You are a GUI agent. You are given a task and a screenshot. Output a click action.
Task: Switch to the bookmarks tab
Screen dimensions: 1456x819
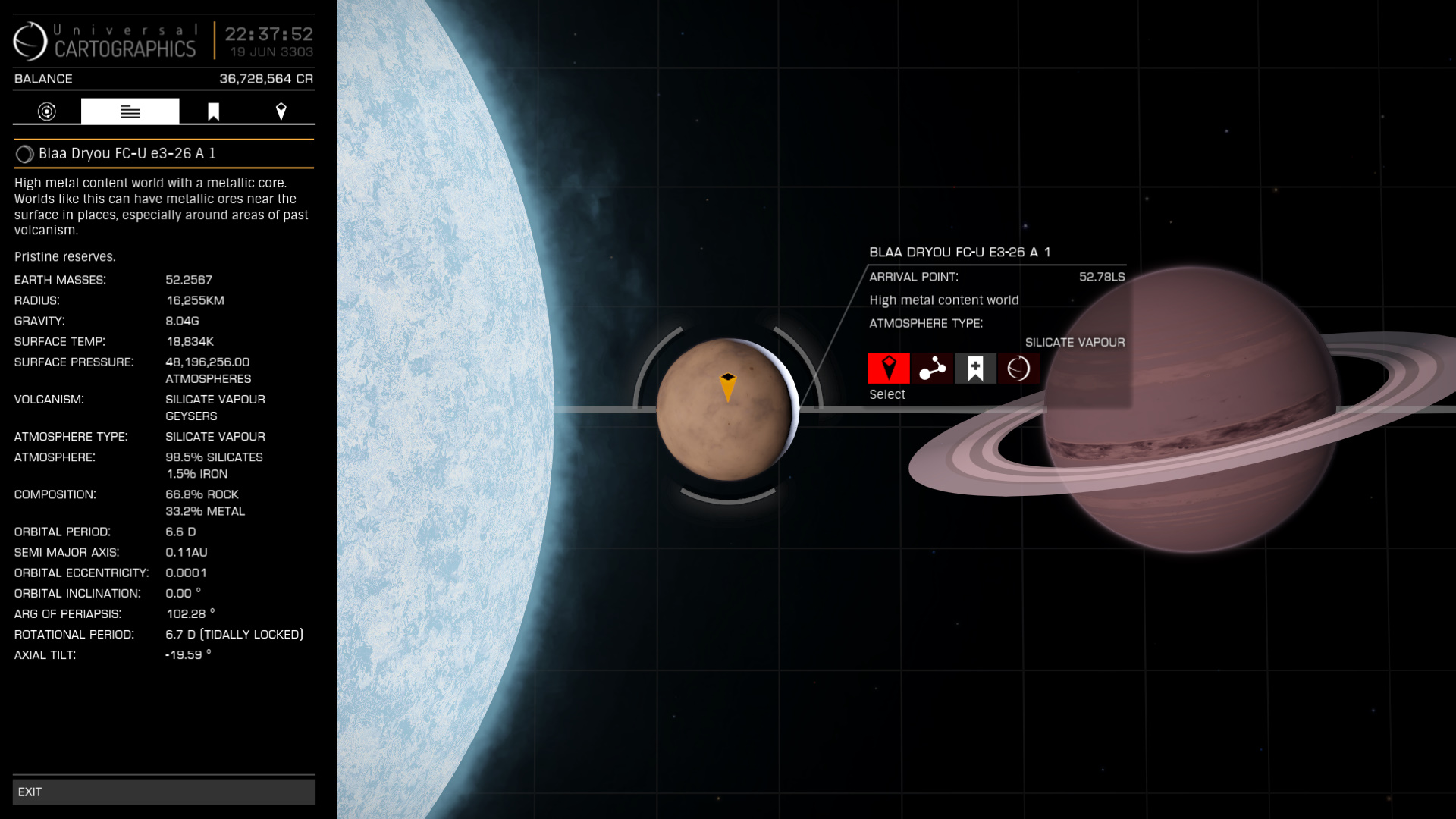(x=213, y=111)
